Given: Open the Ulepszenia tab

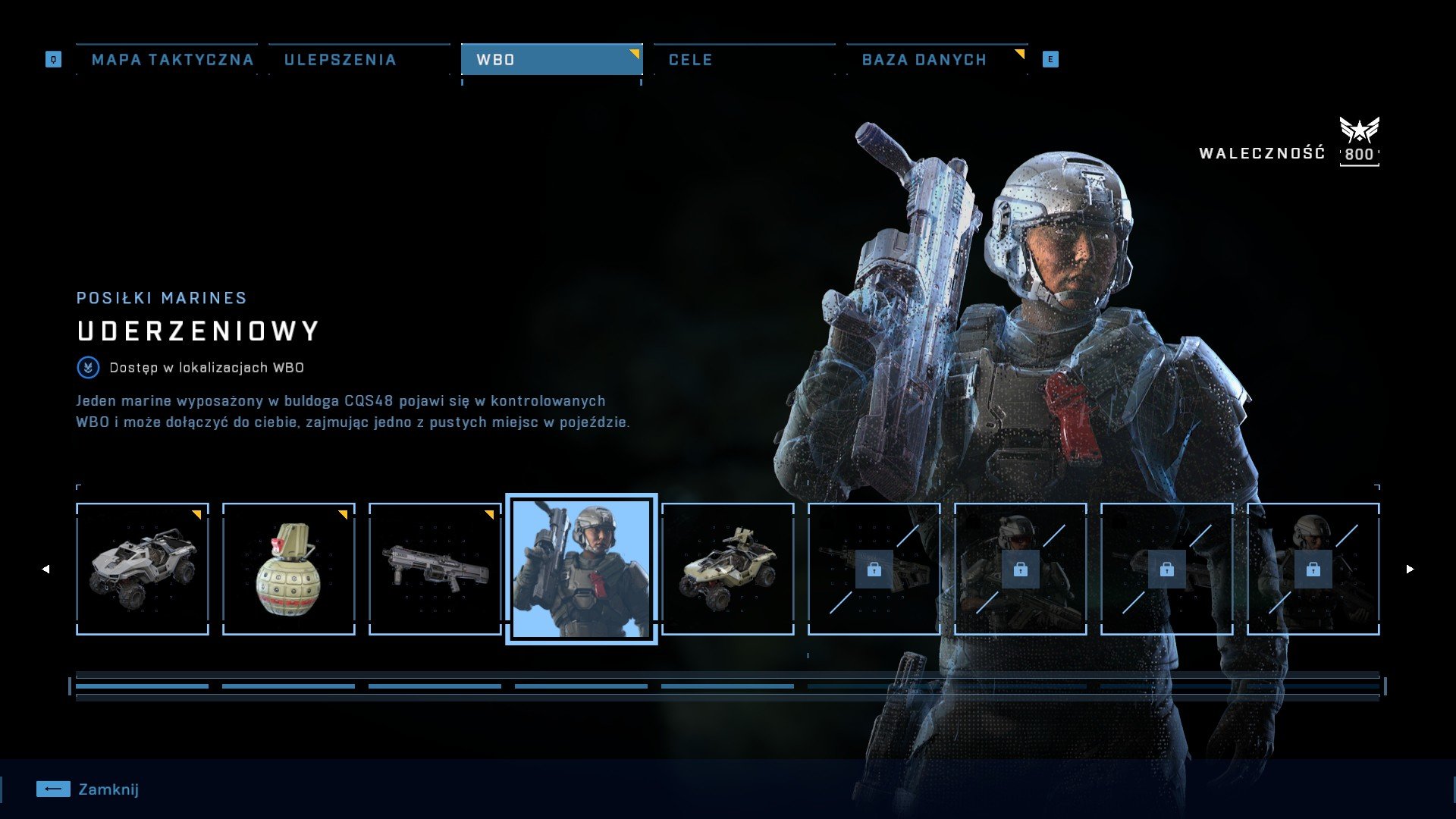Looking at the screenshot, I should 340,60.
